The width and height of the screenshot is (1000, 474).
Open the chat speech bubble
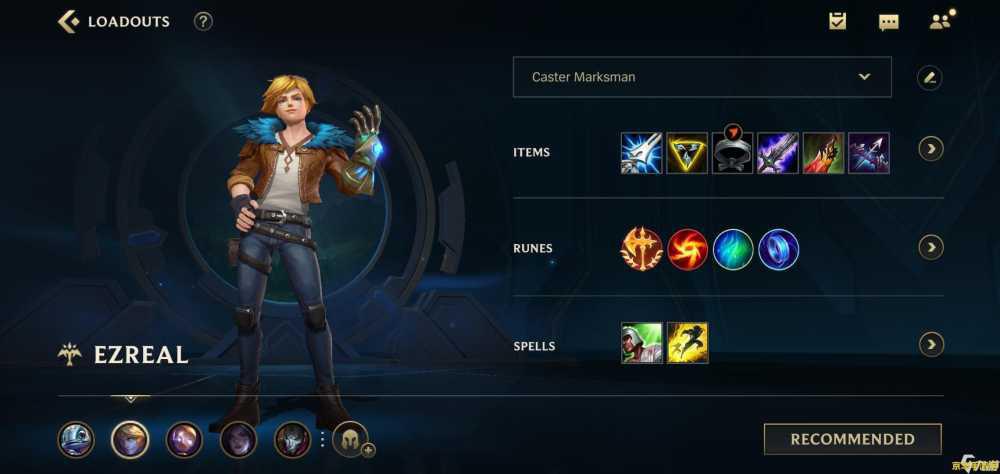(x=888, y=22)
